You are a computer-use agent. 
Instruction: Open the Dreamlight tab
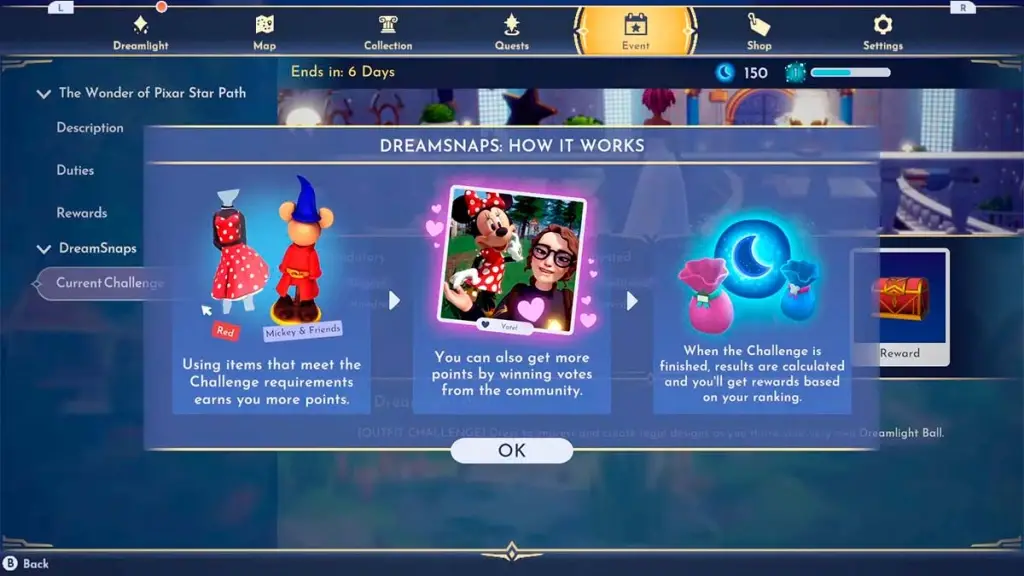[x=140, y=32]
